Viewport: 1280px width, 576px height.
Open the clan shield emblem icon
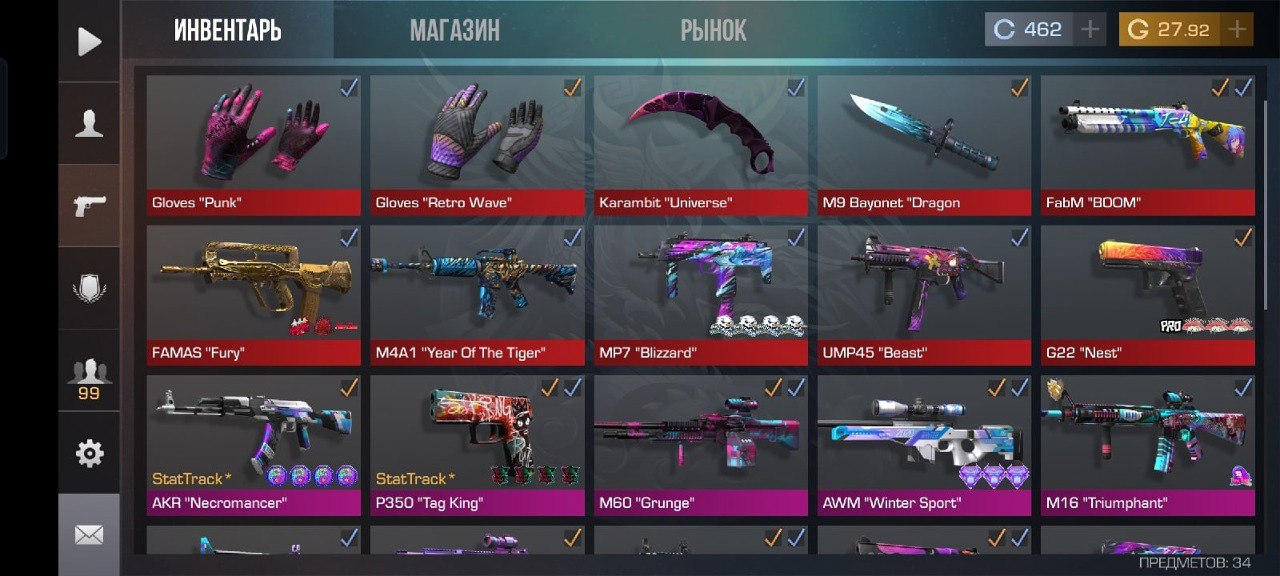click(x=89, y=289)
